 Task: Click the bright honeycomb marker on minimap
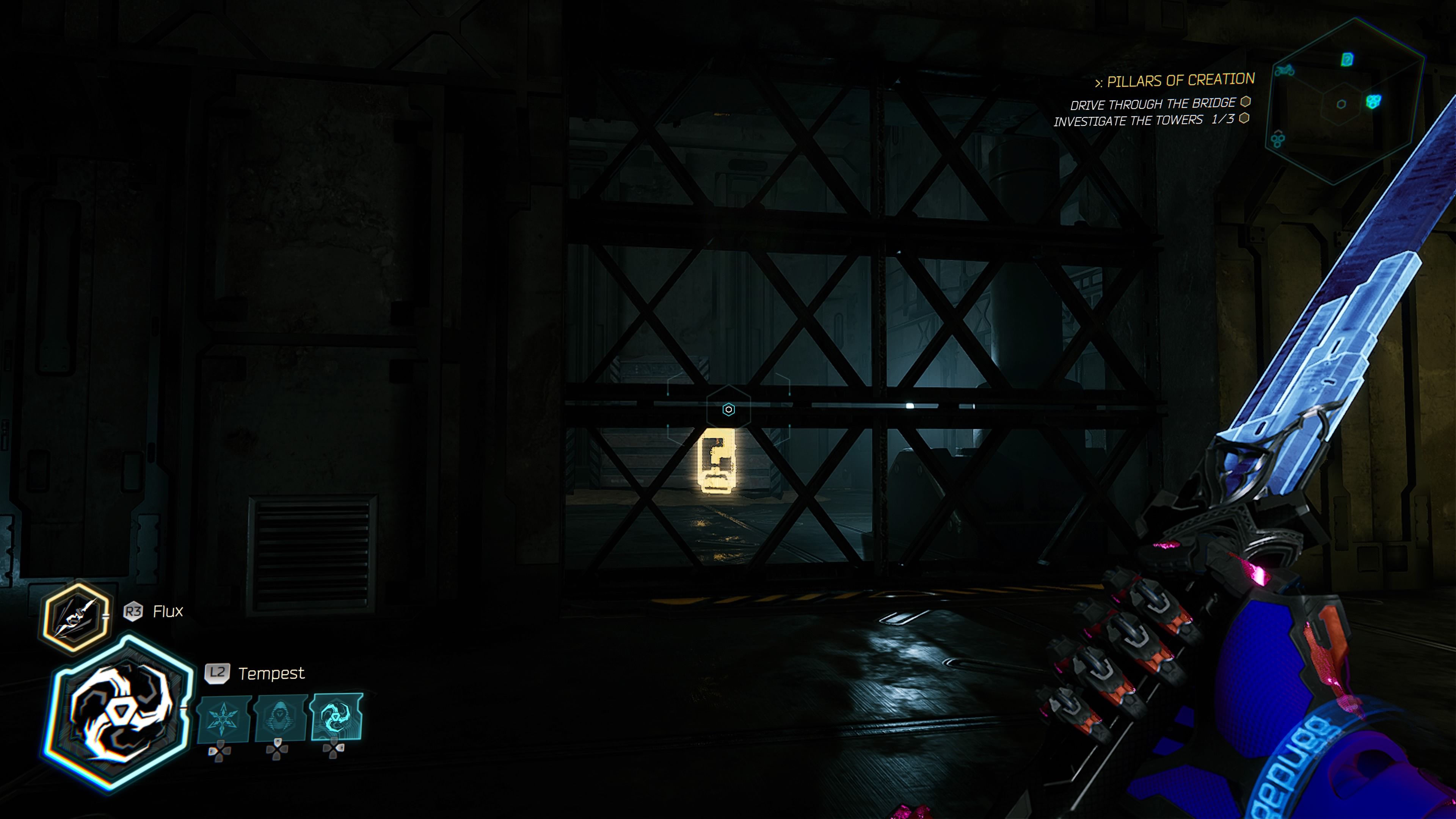[1373, 101]
